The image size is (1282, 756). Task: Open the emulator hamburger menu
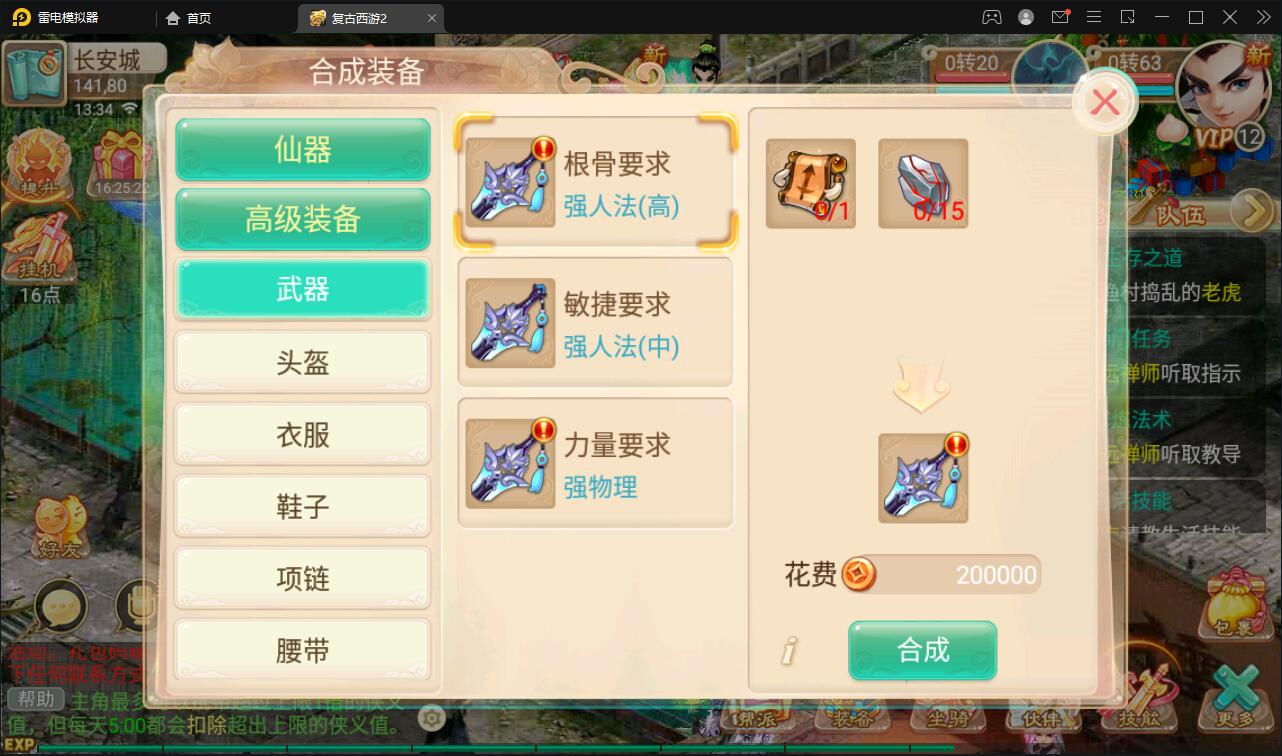(x=1093, y=17)
